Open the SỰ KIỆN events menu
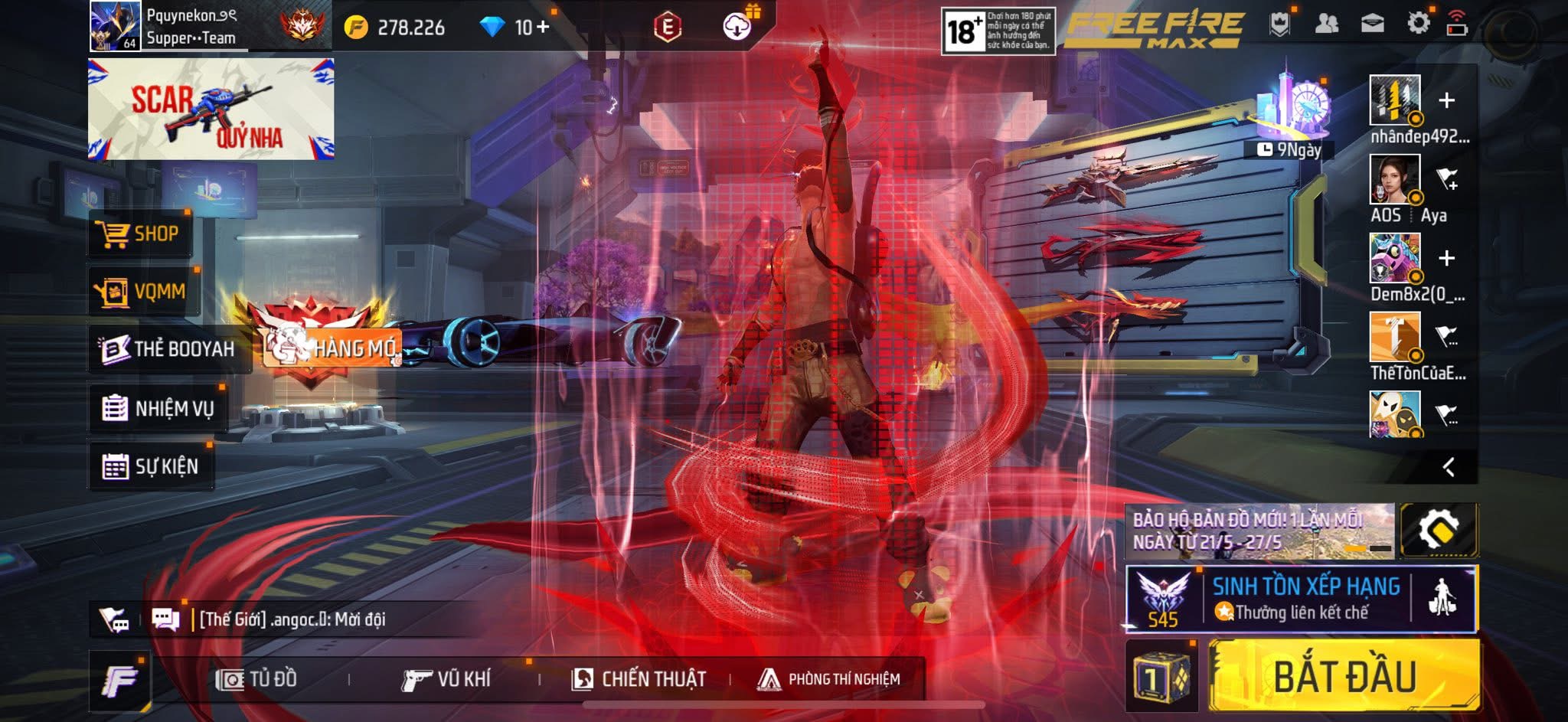Image resolution: width=1568 pixels, height=722 pixels. 151,466
